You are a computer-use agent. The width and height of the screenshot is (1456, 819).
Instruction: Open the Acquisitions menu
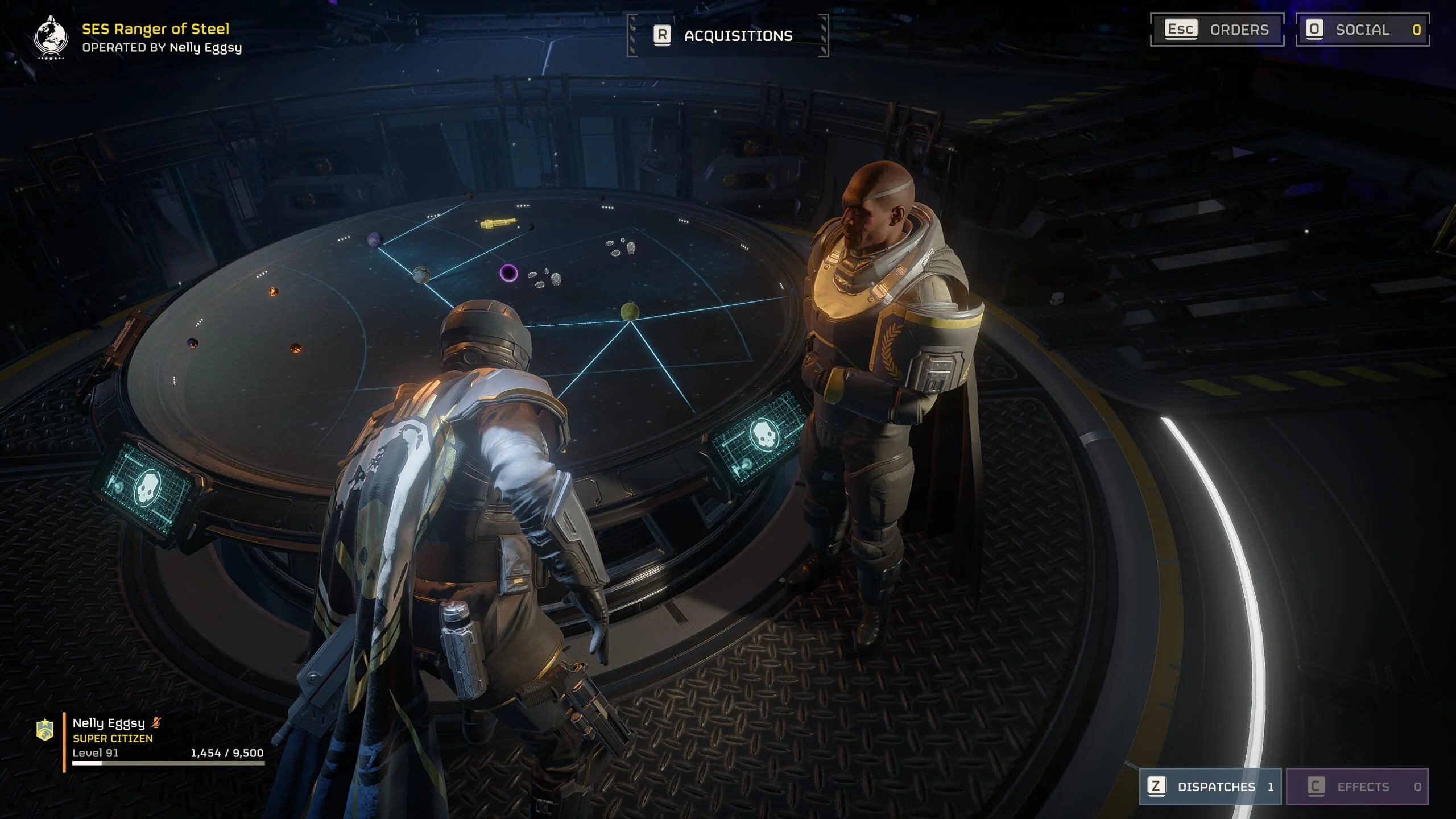pos(727,35)
